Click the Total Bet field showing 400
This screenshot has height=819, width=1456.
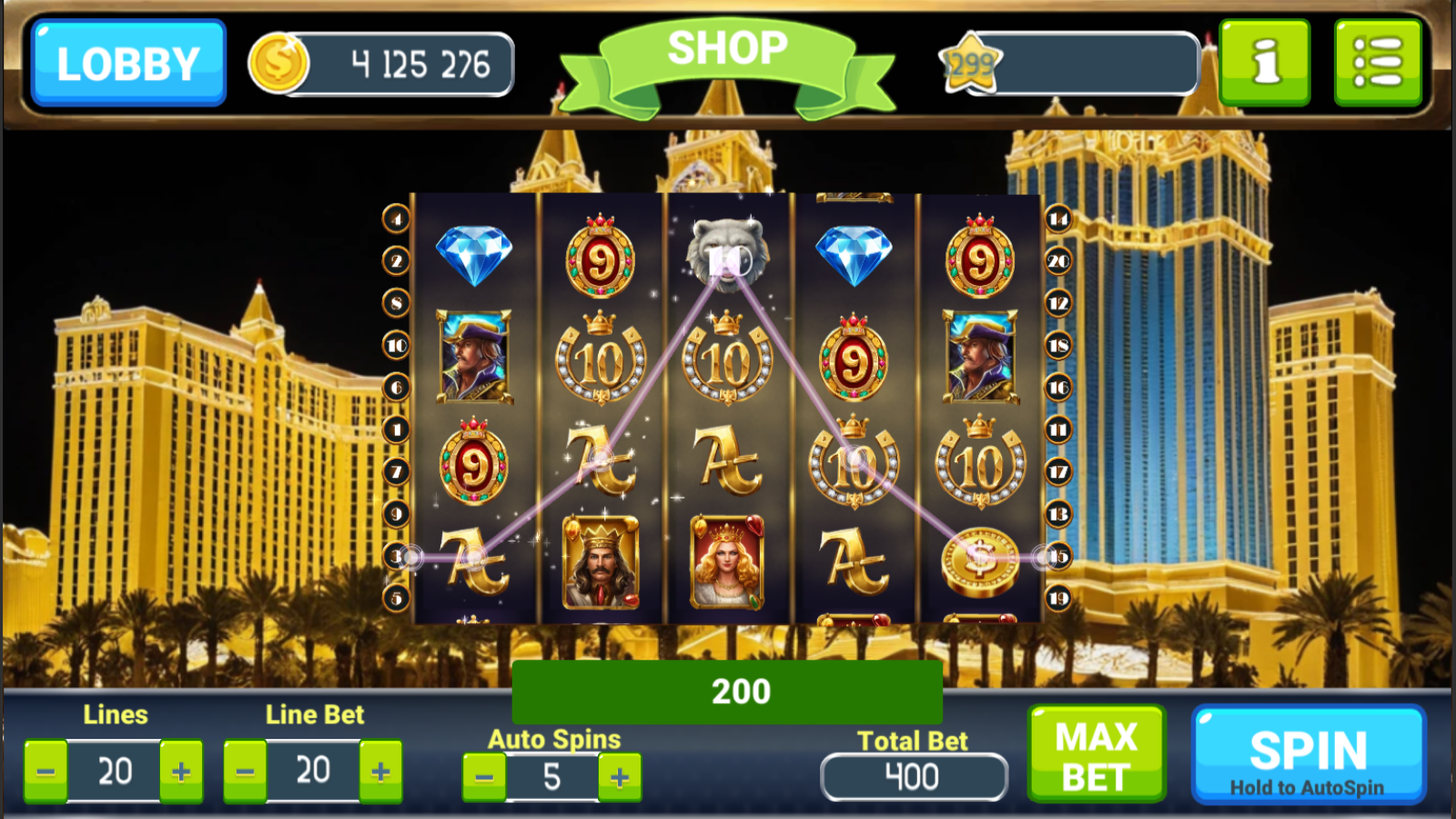[914, 777]
